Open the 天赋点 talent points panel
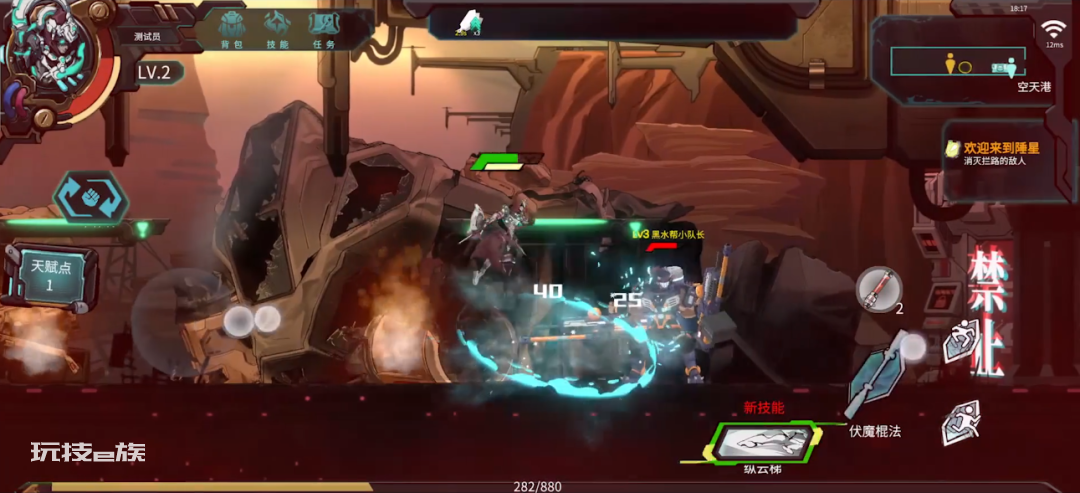 (48, 275)
